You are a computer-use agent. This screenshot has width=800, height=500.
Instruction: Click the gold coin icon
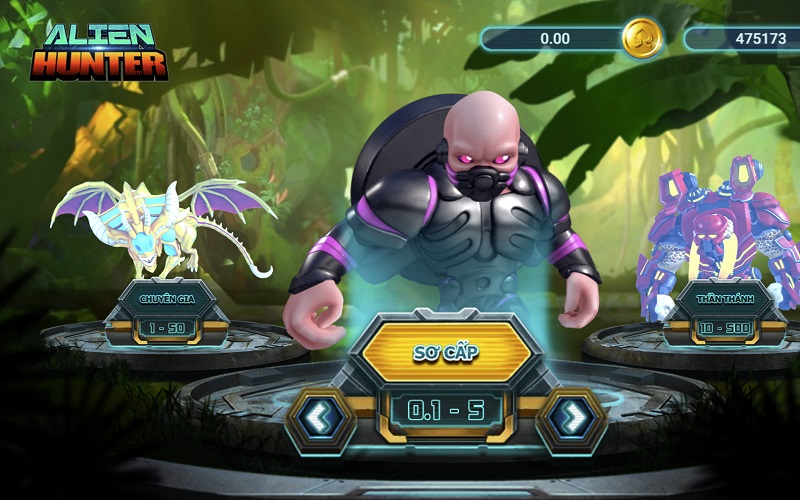coord(640,39)
